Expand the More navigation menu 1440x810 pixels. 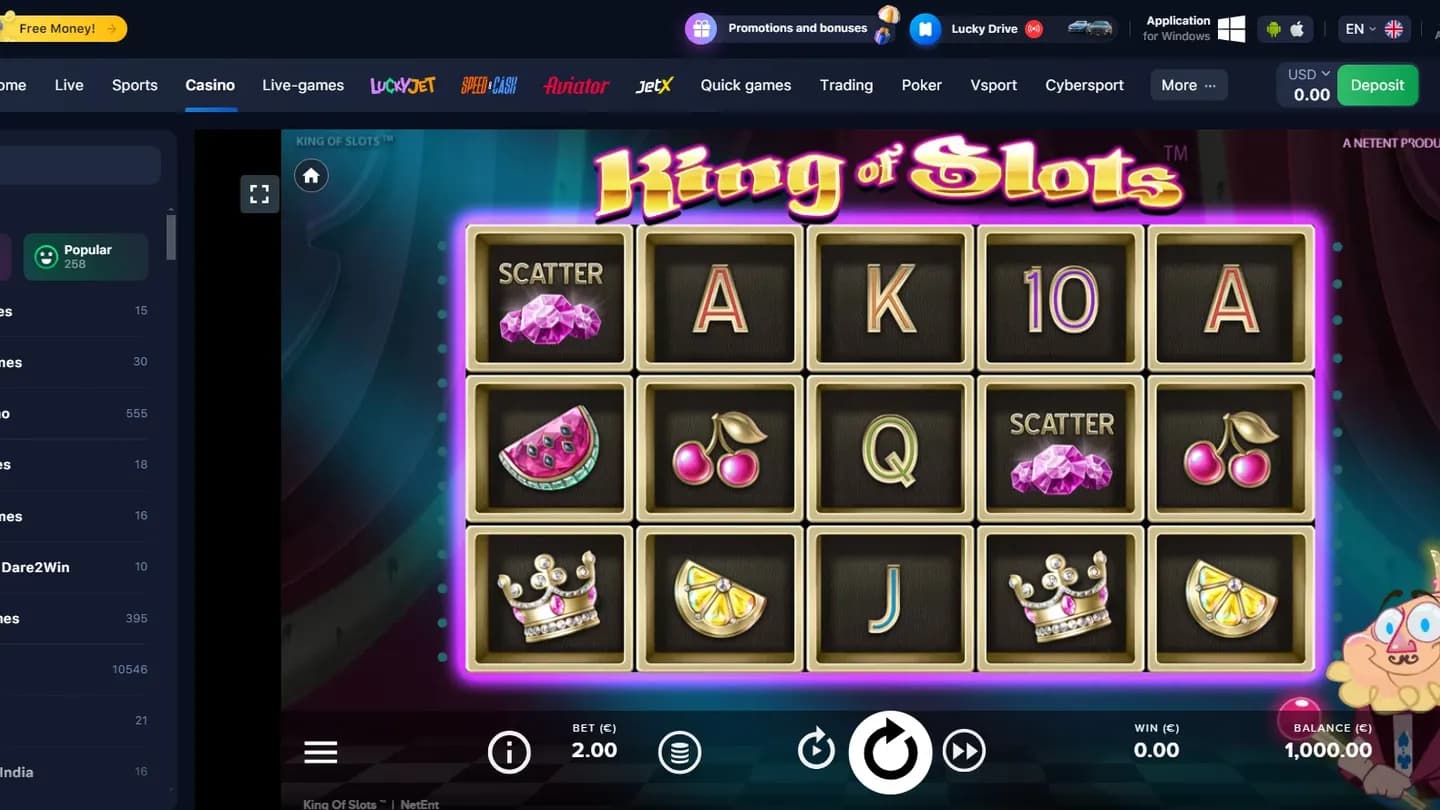click(x=1188, y=85)
